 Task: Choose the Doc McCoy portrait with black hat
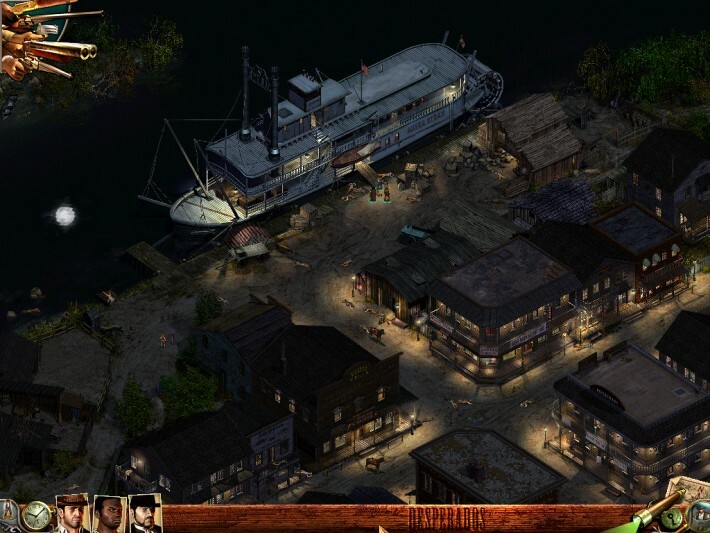point(144,514)
